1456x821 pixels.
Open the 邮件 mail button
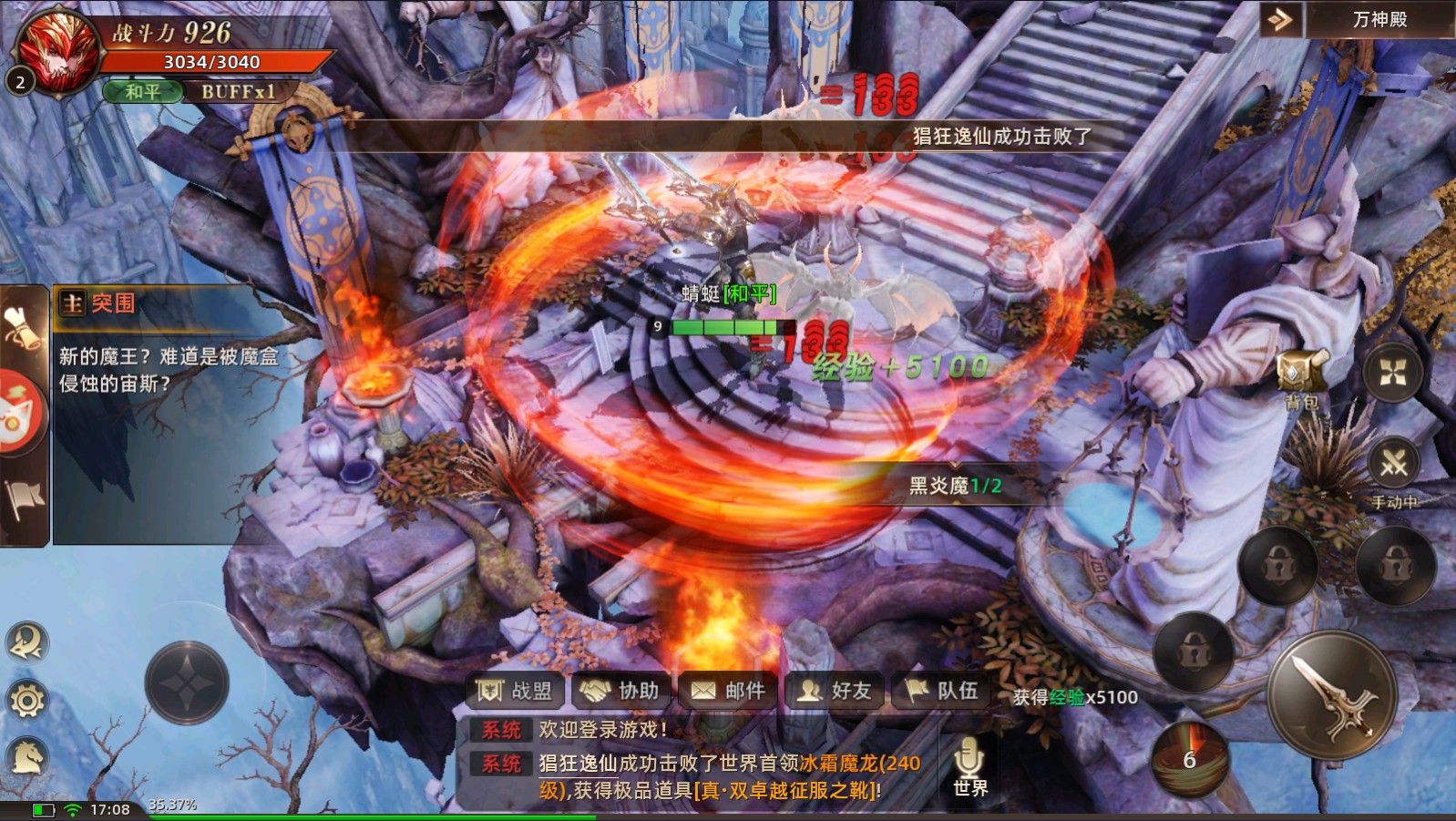click(x=729, y=691)
